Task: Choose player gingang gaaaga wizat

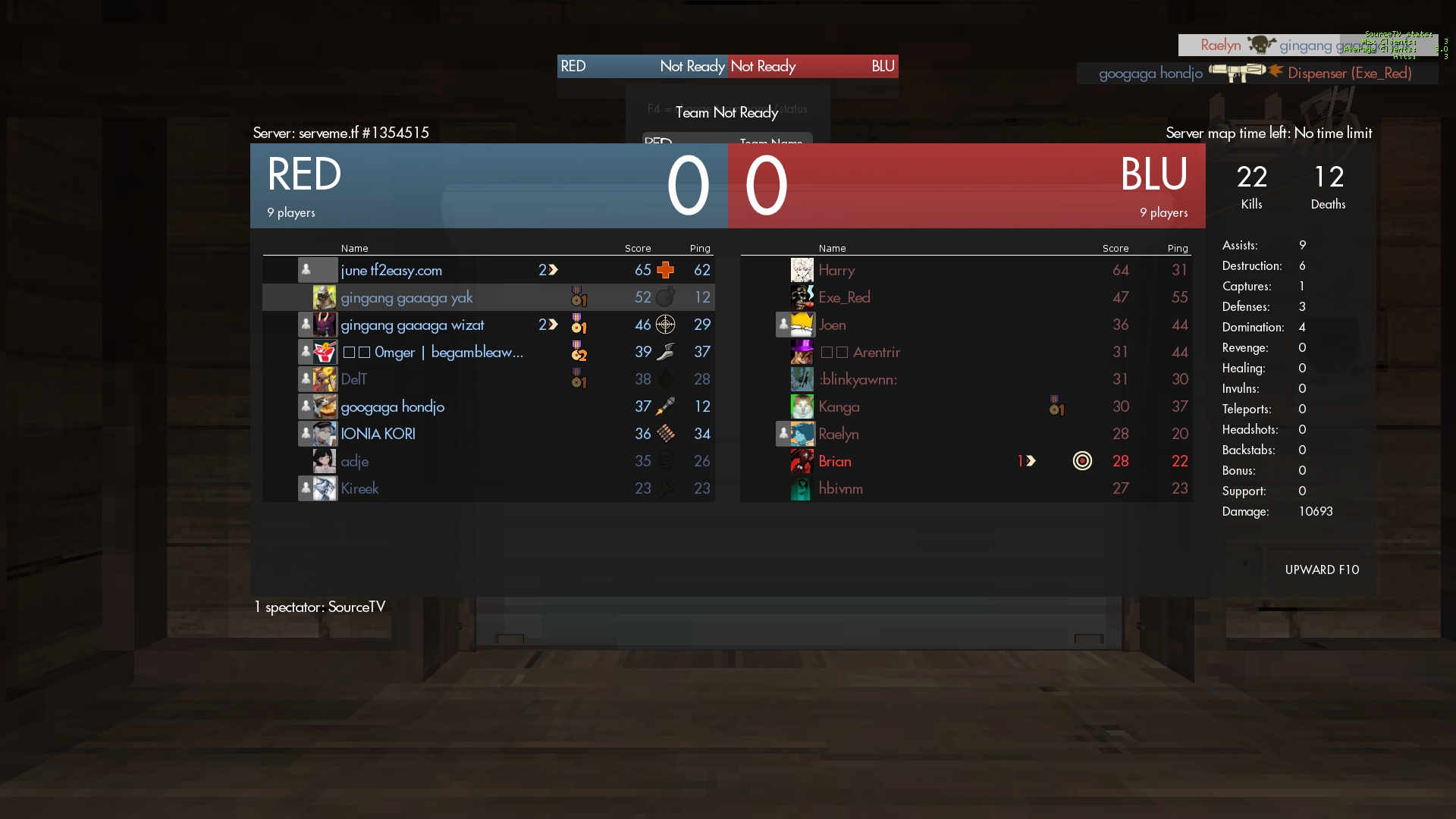Action: tap(413, 325)
